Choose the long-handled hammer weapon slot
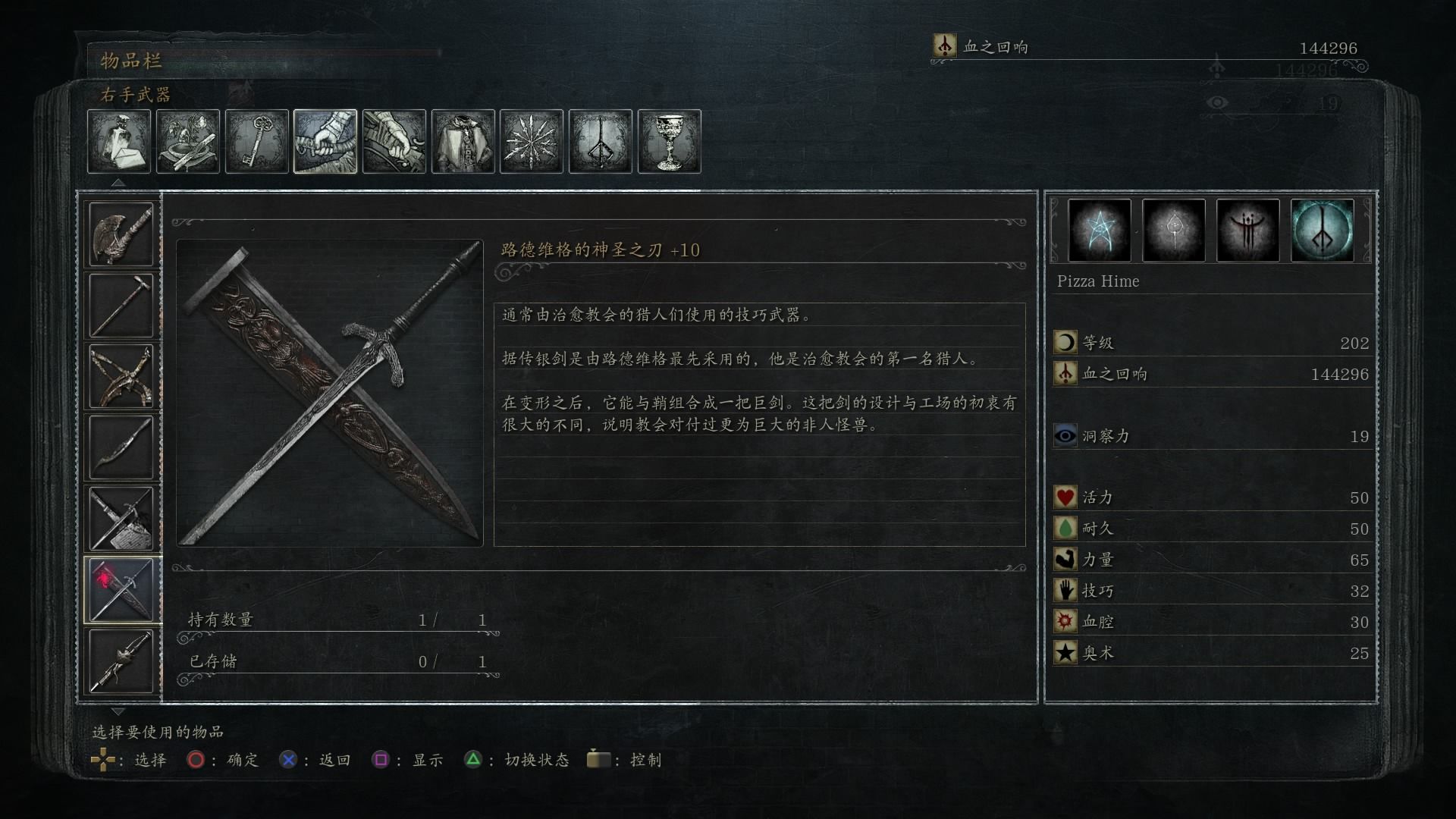Screen dimensions: 1456x819 [121, 306]
